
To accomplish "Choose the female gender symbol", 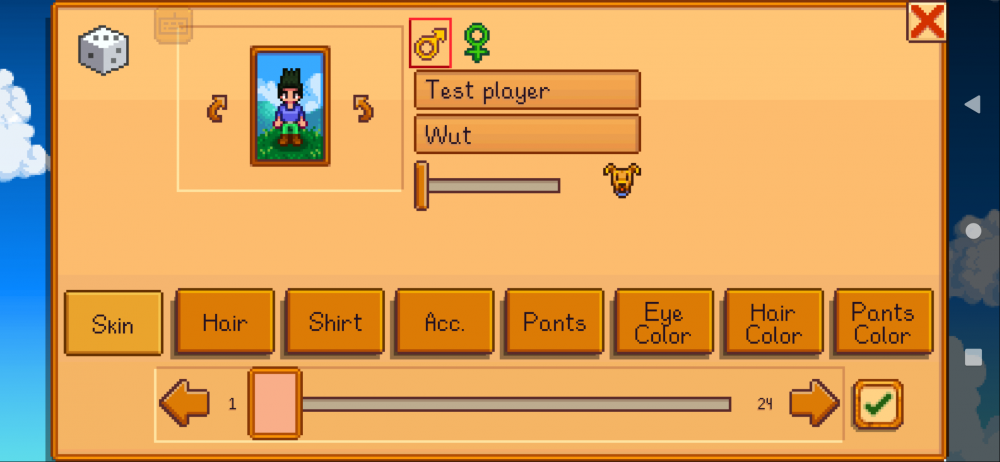I will (478, 43).
